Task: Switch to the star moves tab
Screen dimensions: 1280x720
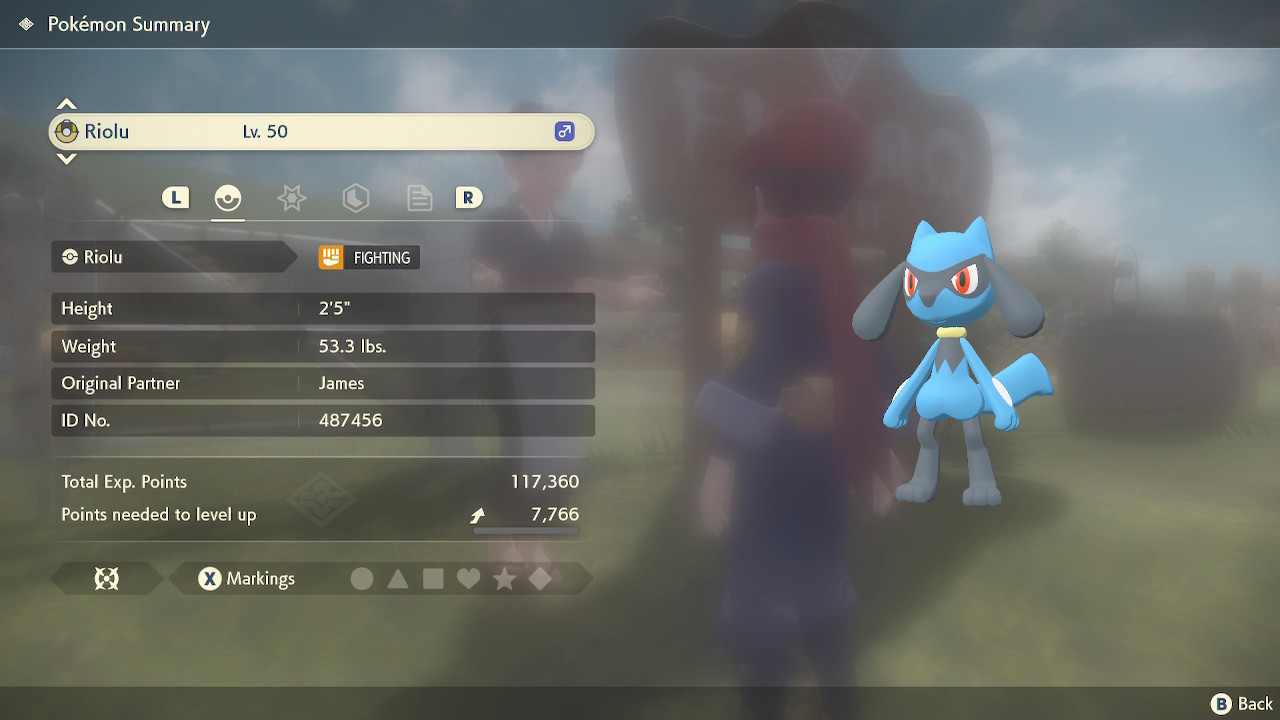Action: [x=291, y=198]
